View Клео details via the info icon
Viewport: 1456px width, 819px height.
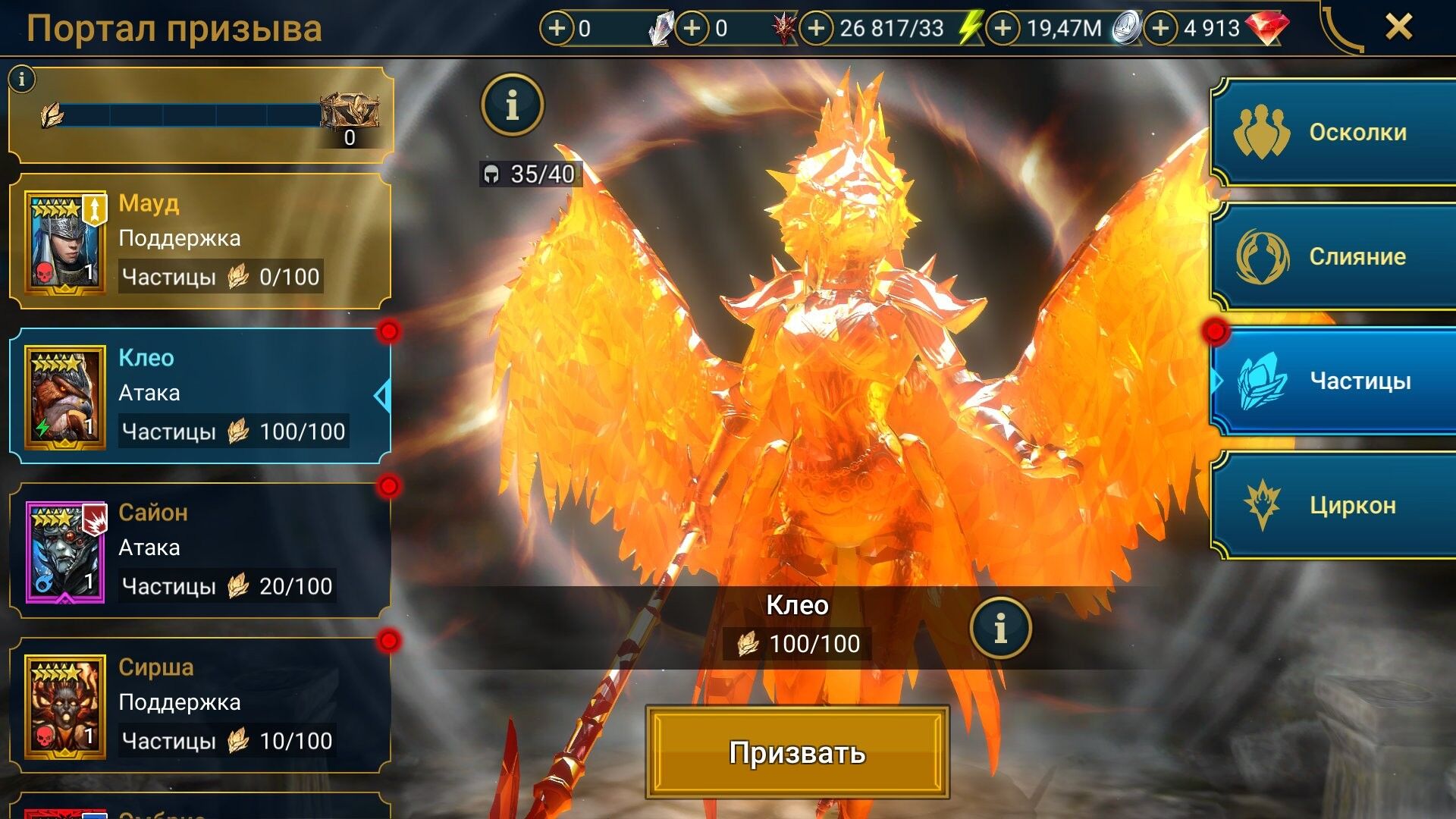(1003, 627)
